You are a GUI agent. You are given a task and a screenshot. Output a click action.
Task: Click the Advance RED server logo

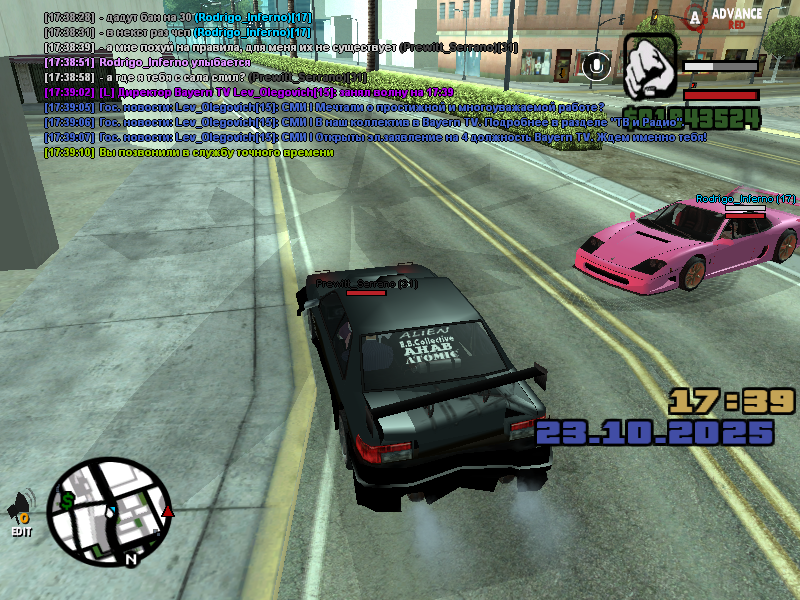click(x=728, y=16)
